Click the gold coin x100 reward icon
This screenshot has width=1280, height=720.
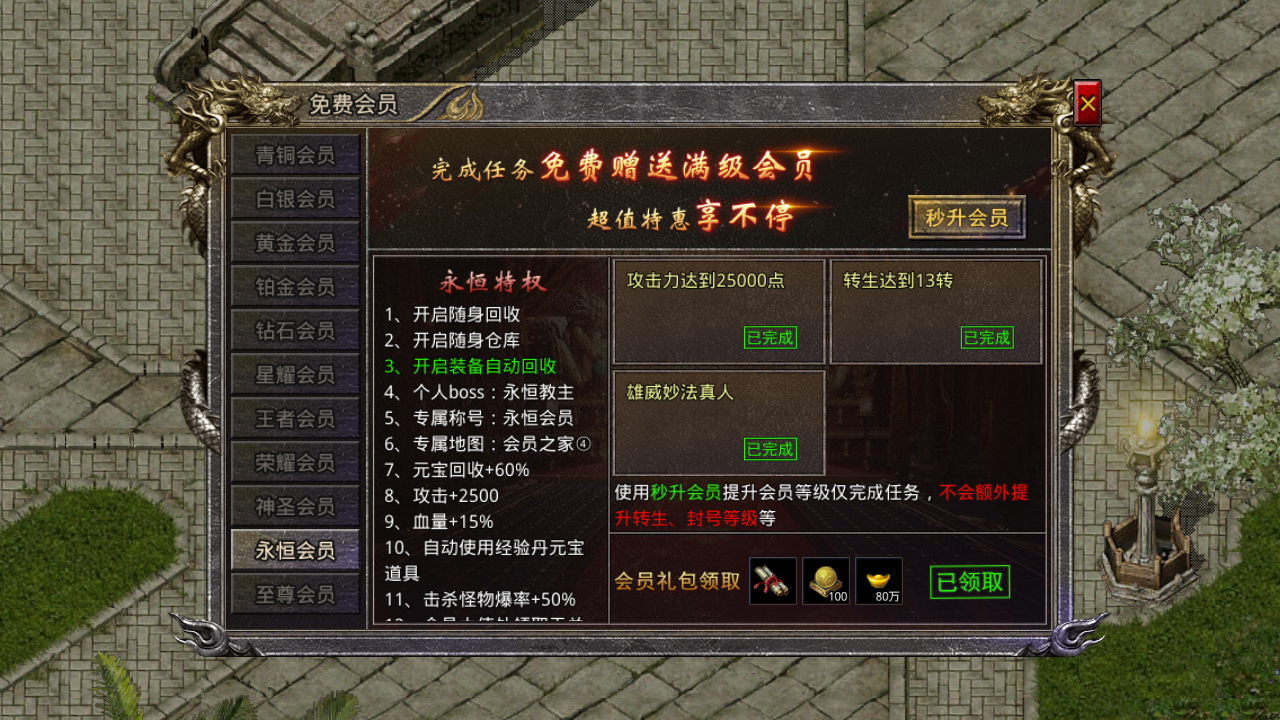tap(826, 580)
